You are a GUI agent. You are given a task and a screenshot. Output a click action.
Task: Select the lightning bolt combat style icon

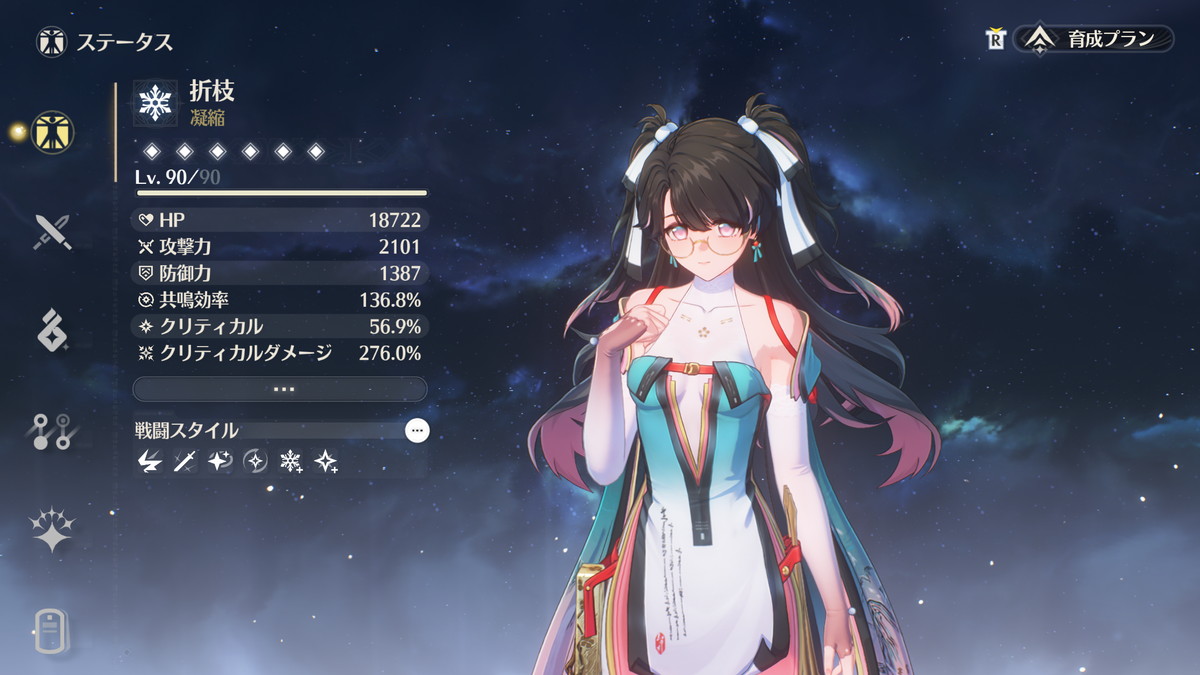[x=149, y=461]
